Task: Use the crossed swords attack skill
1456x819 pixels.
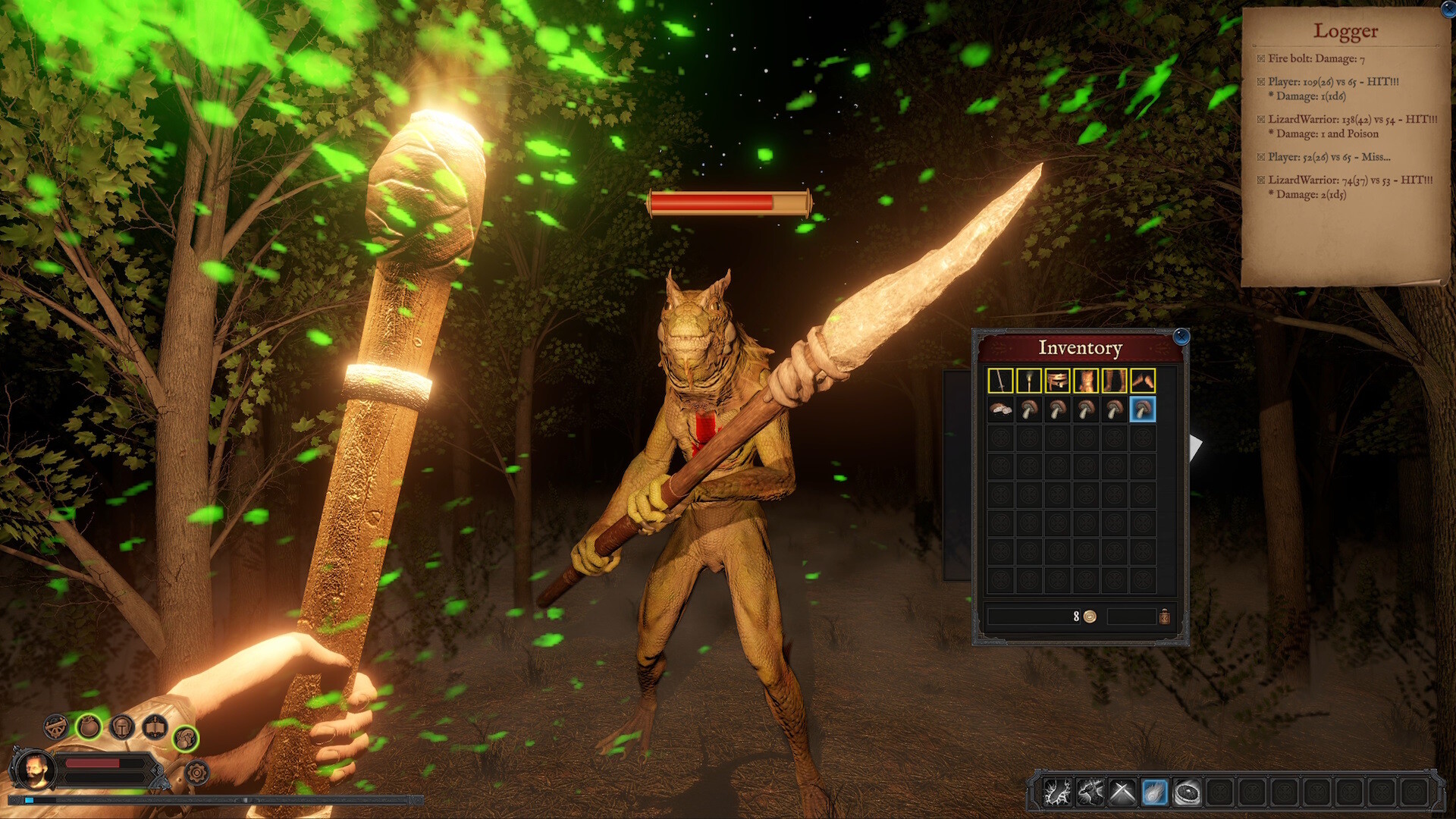Action: pyautogui.click(x=1122, y=792)
